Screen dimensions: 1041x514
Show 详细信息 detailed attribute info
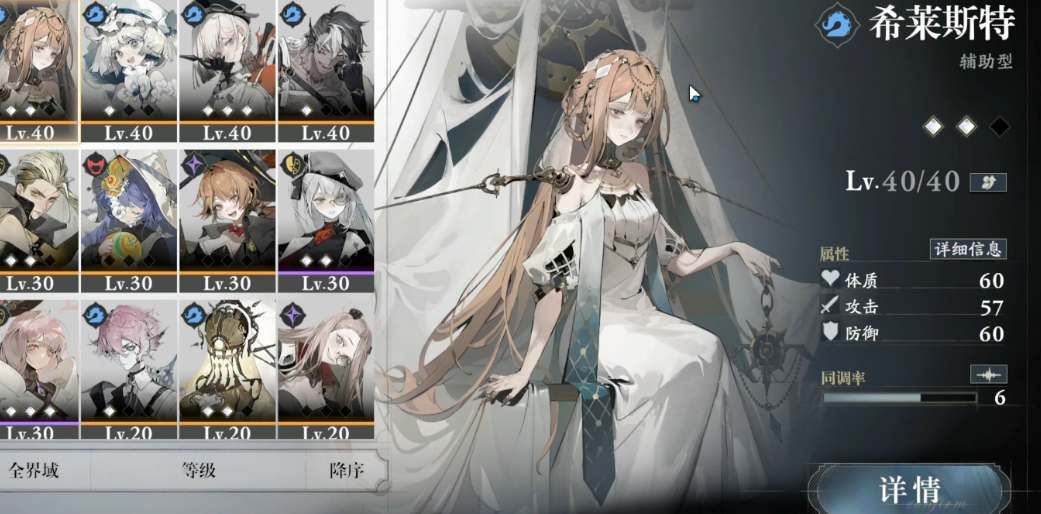968,249
